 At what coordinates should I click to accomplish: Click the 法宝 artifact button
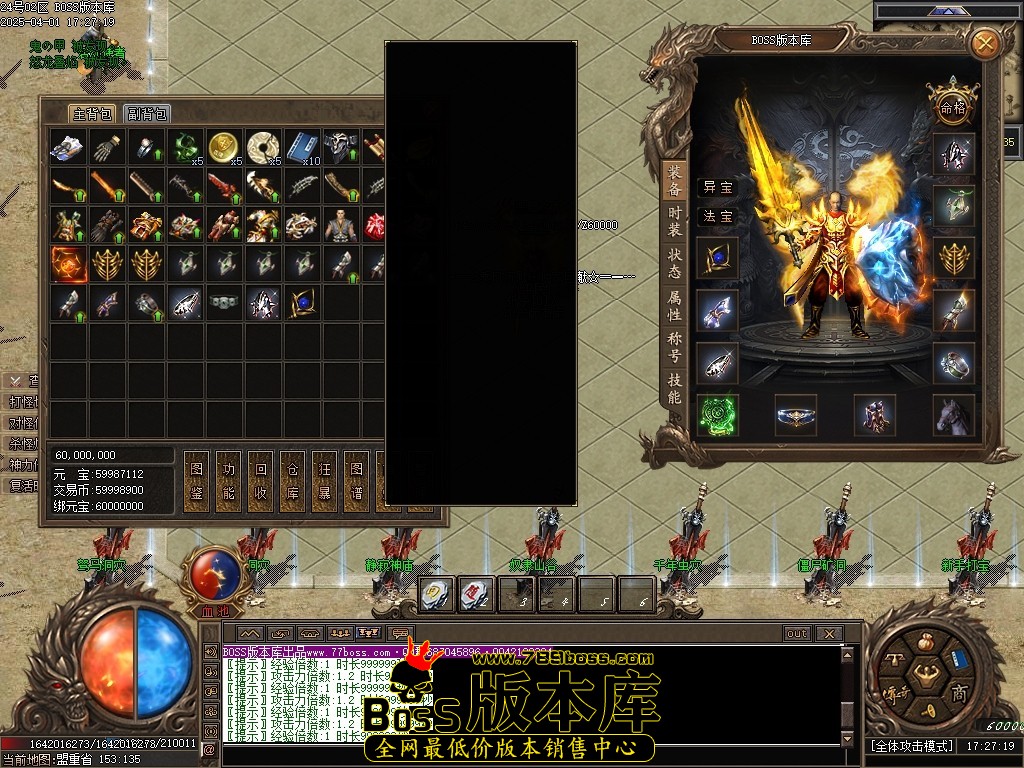[x=717, y=216]
